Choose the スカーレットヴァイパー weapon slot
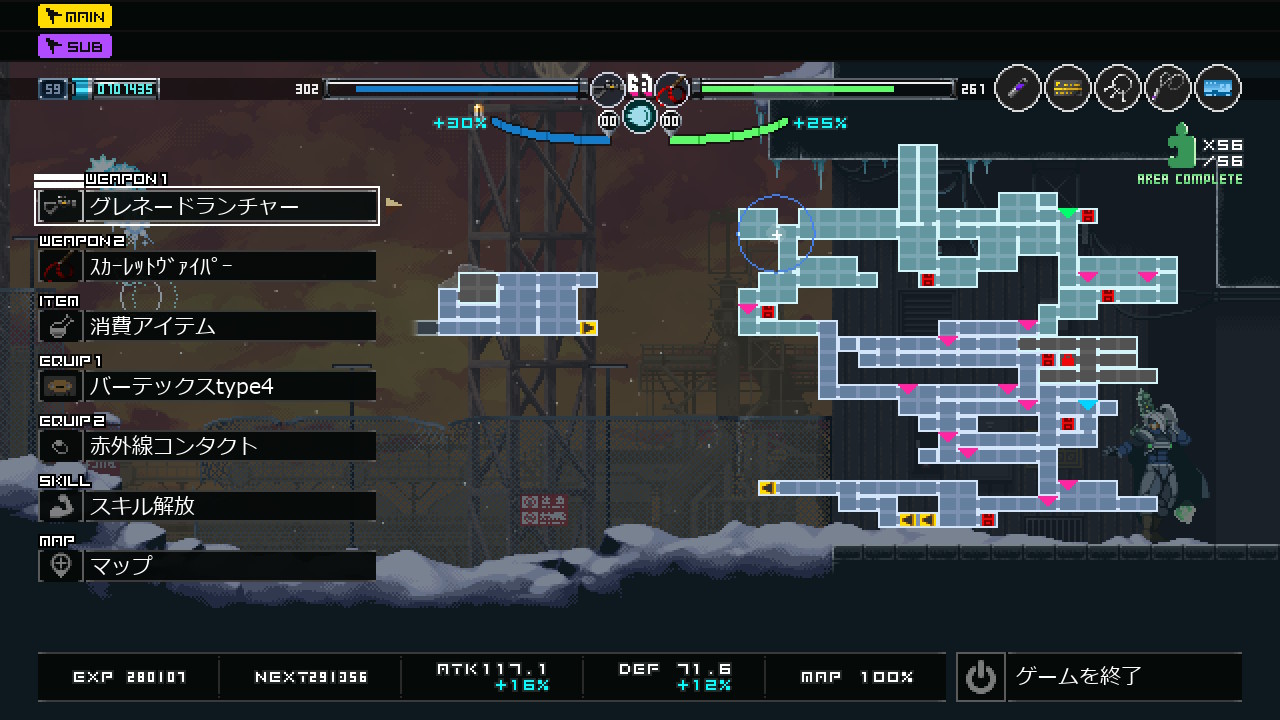The image size is (1280, 720). pos(207,266)
